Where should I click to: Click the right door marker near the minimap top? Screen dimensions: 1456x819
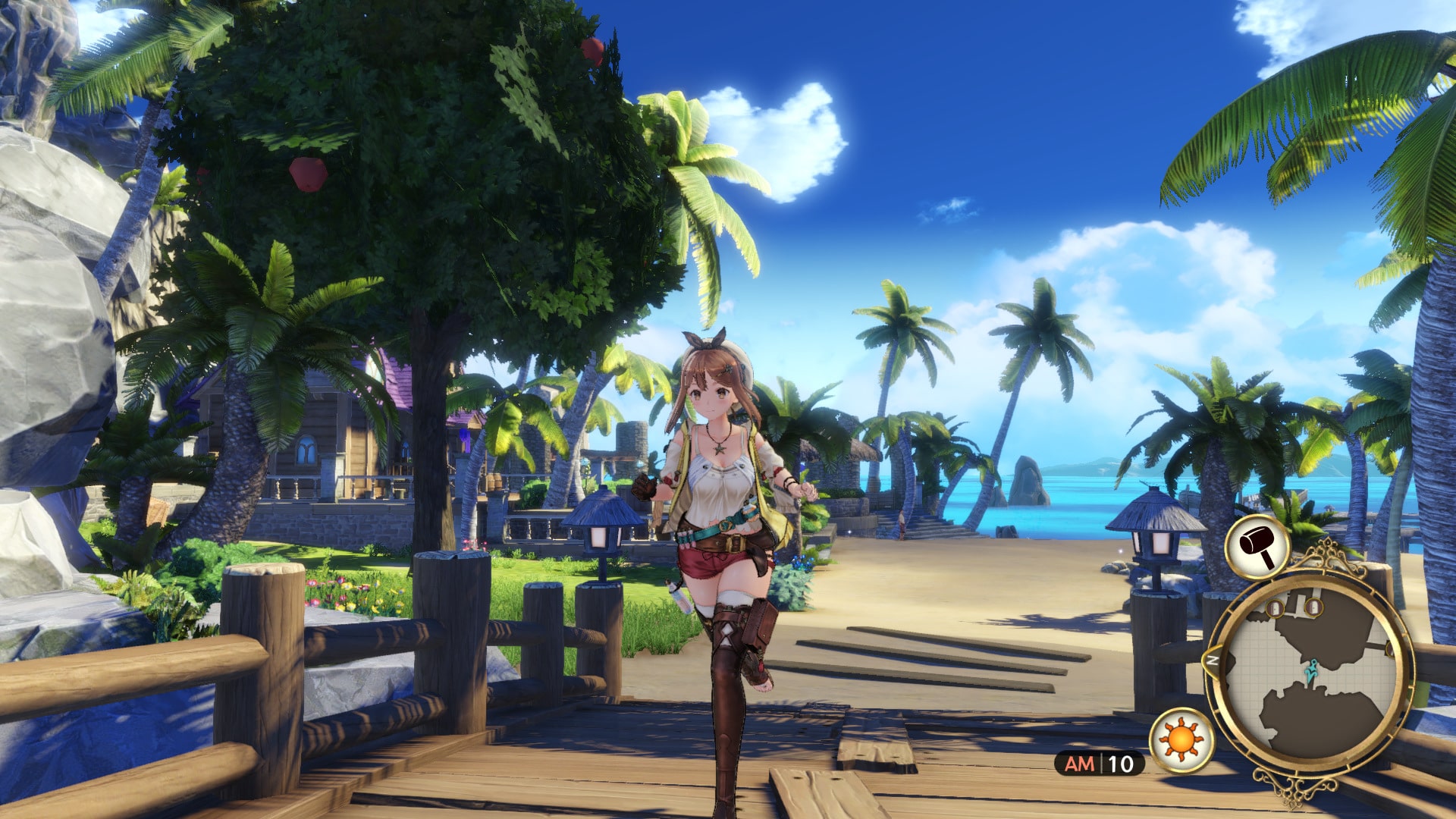coord(1313,607)
